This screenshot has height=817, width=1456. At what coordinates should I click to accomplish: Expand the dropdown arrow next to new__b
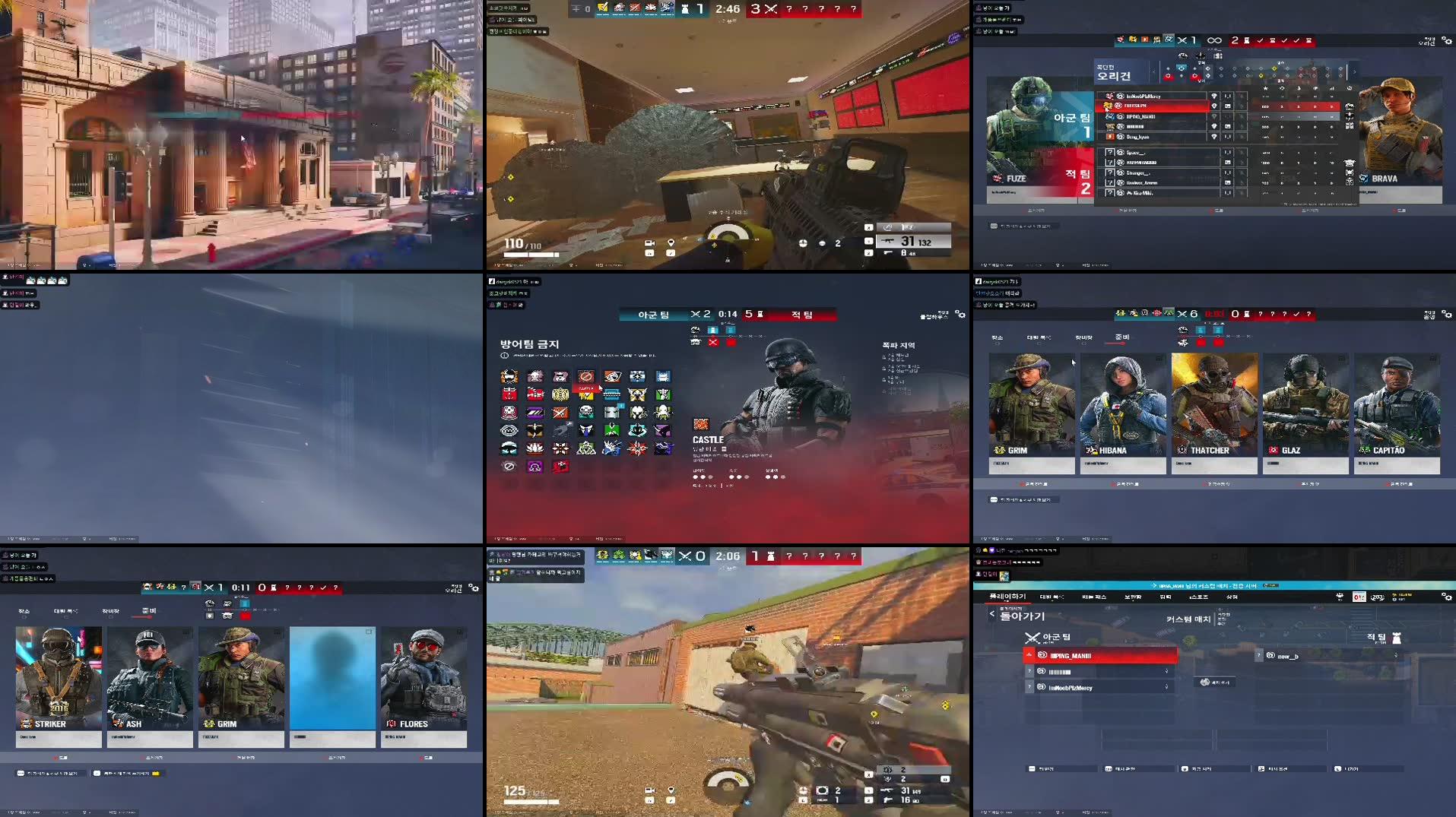[x=1396, y=656]
